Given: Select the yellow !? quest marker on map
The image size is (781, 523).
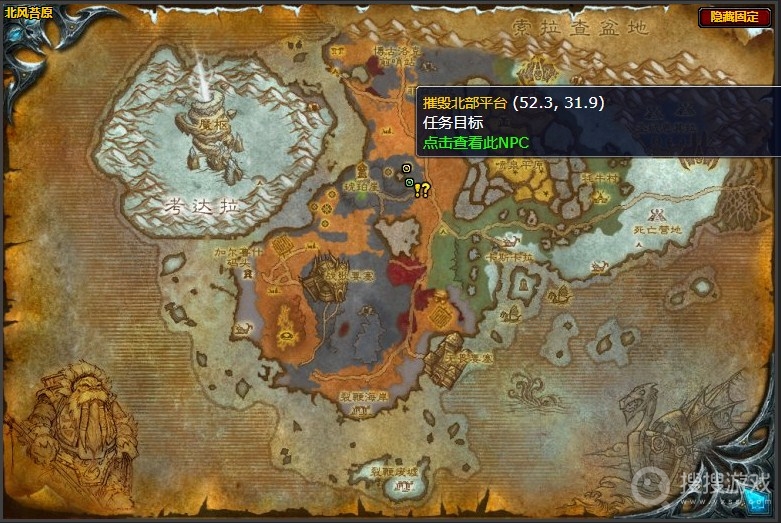Looking at the screenshot, I should click(x=422, y=190).
